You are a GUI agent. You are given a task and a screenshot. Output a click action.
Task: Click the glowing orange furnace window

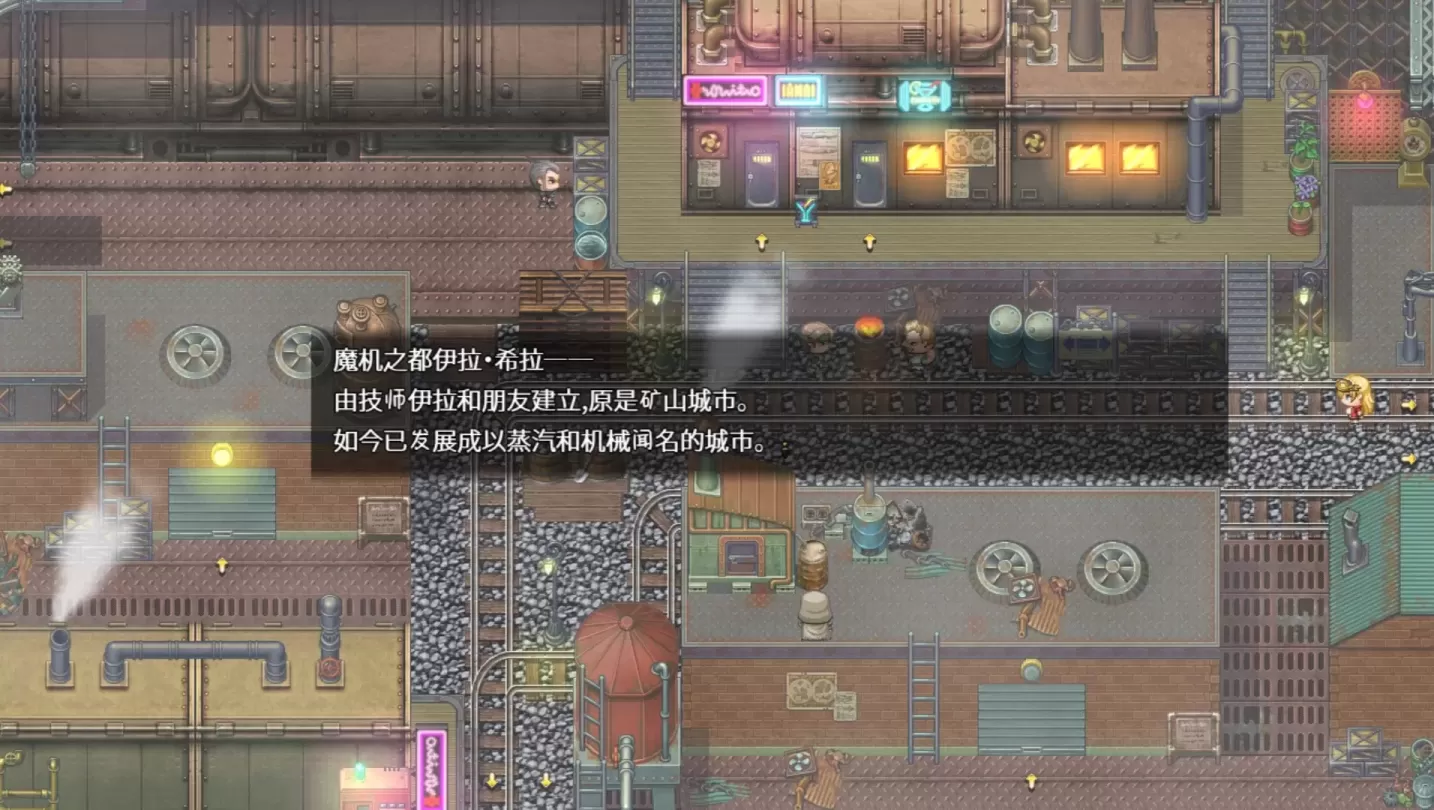(x=922, y=156)
